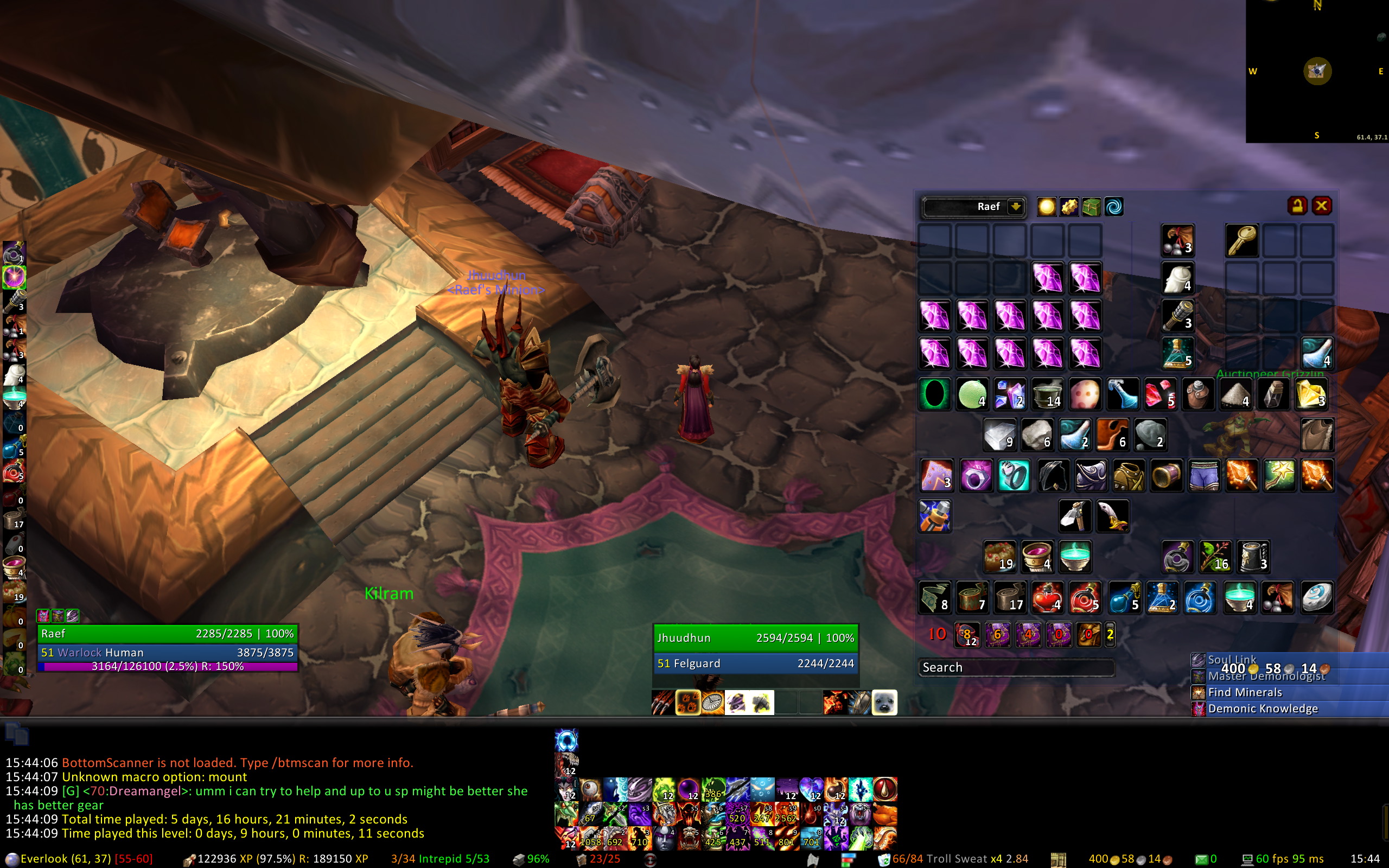Select the stack of nineteen fruitcake food
This screenshot has height=868, width=1389.
[x=1000, y=556]
